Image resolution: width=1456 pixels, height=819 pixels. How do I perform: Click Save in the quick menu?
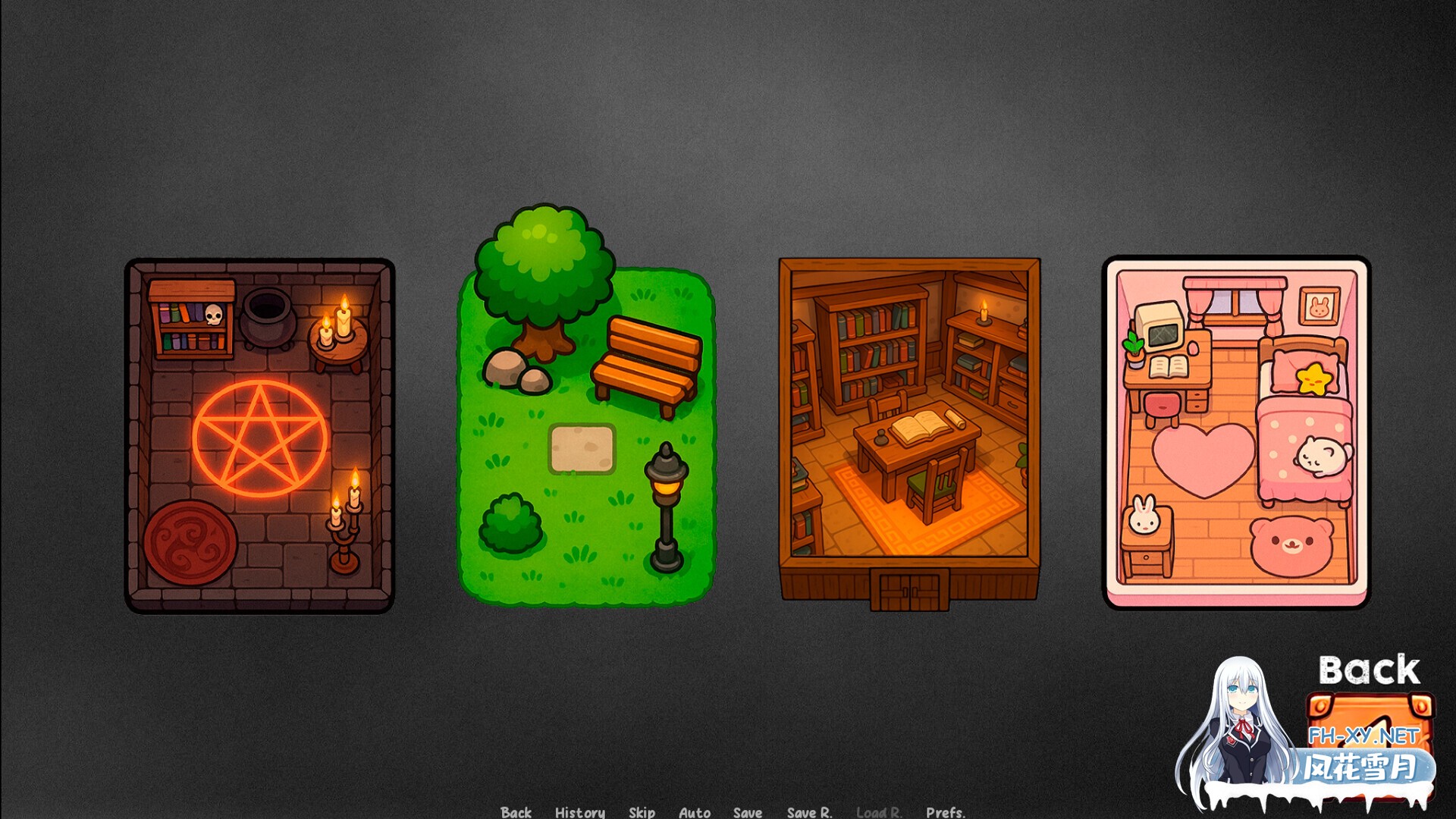(x=746, y=812)
